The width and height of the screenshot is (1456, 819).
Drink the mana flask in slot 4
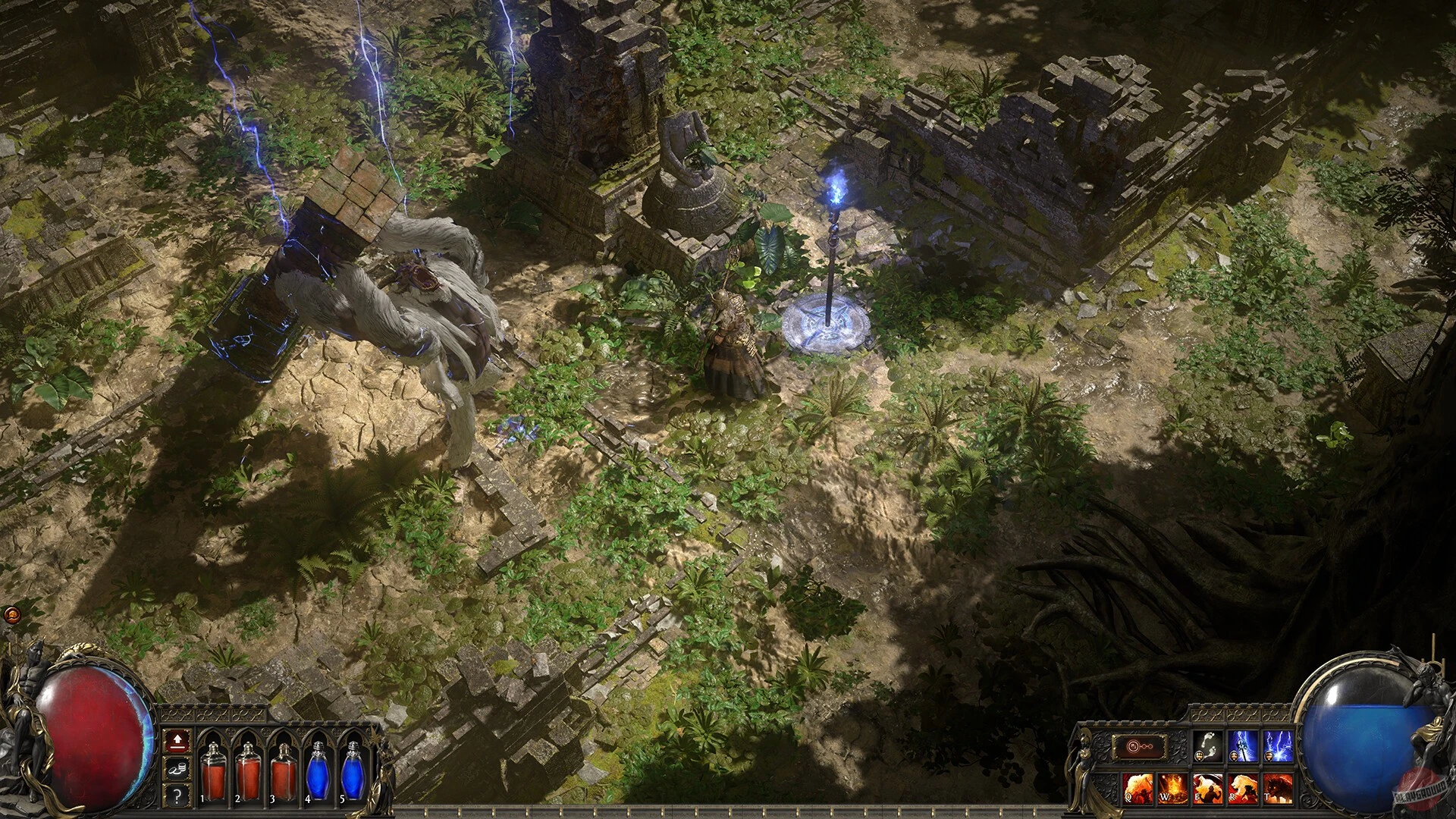click(318, 773)
